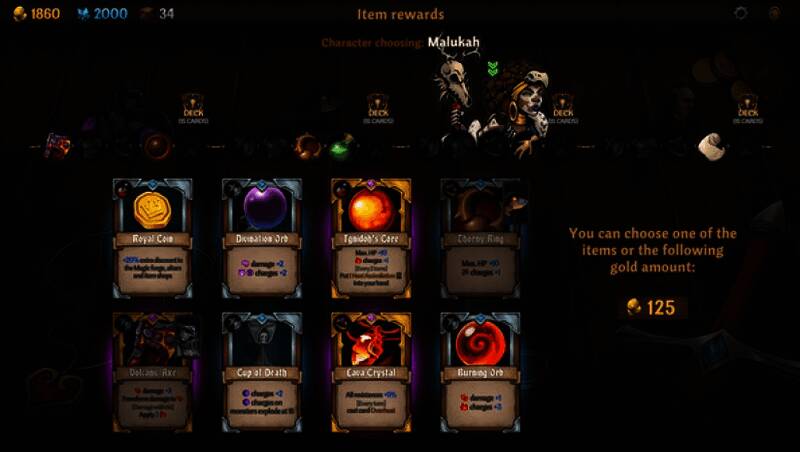Open the settings gear icon
The height and width of the screenshot is (452, 800).
click(x=741, y=13)
